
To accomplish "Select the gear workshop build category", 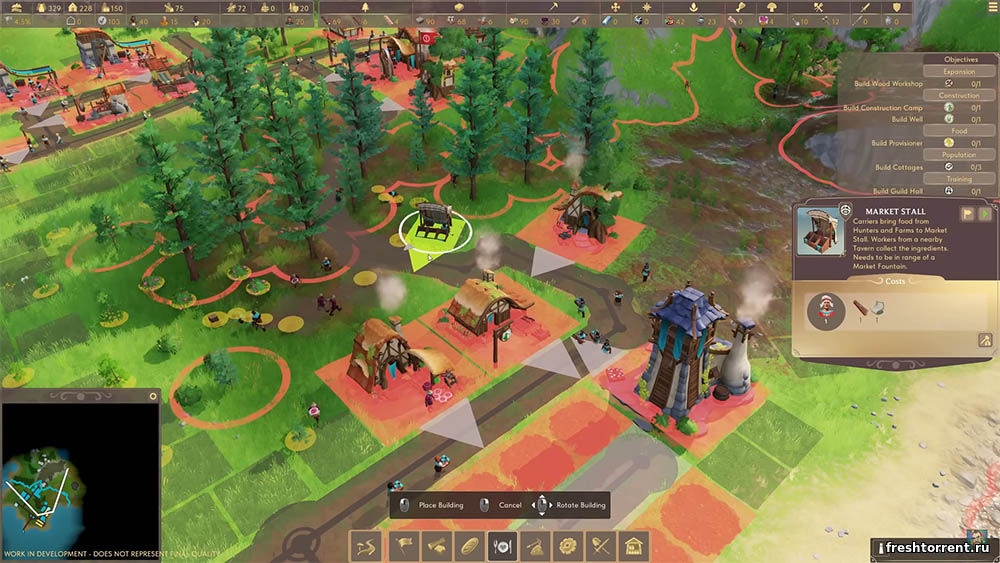I will tap(570, 546).
